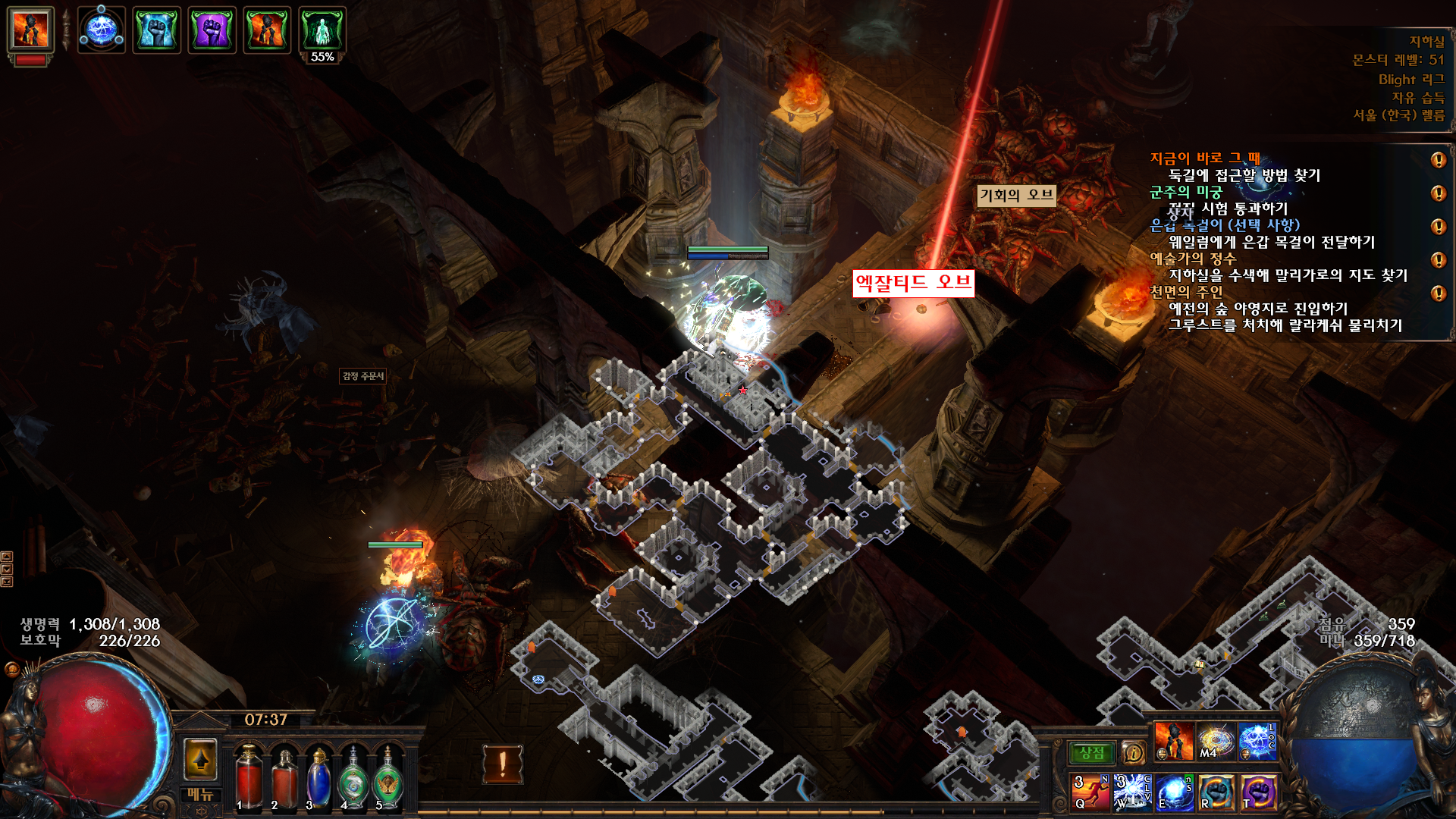Select the blue fist skill on R
The image size is (1456, 819).
1216,792
